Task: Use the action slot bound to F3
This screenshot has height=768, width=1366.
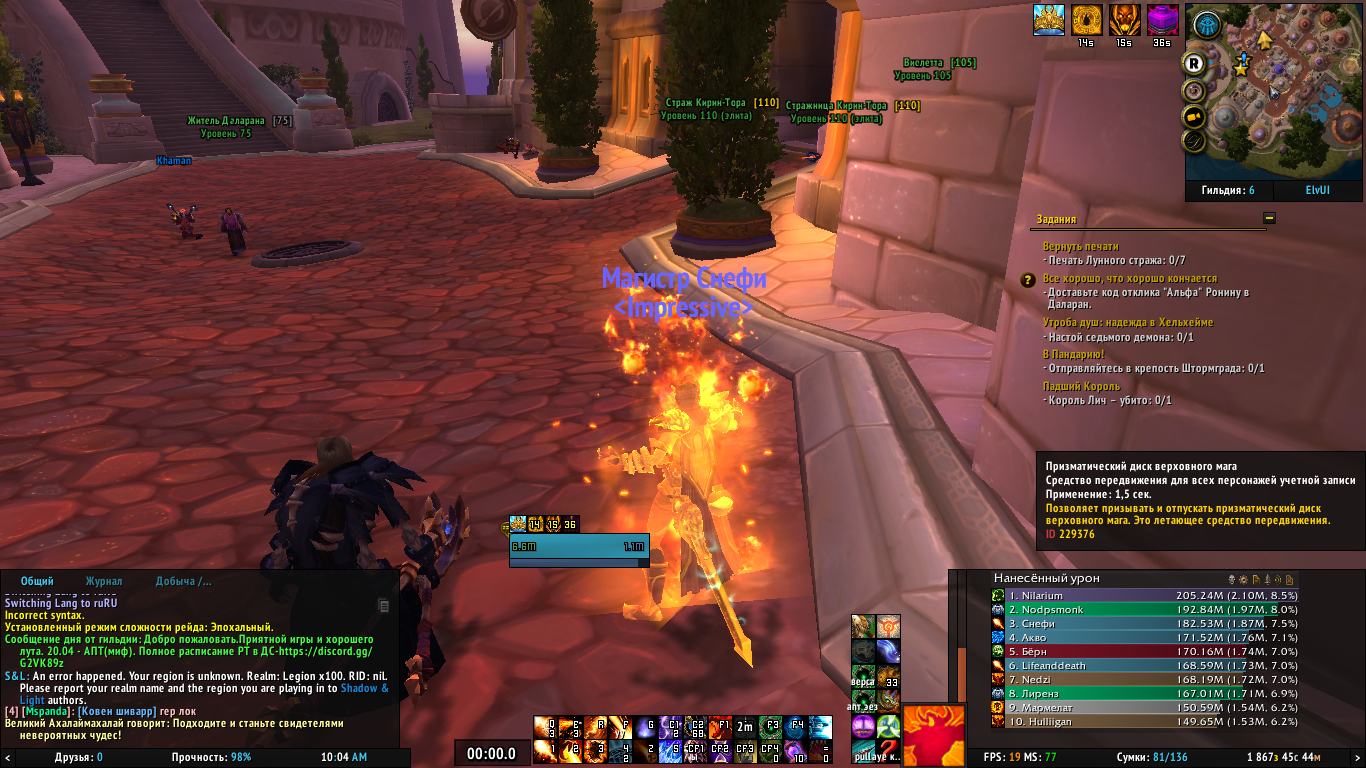Action: [x=770, y=727]
